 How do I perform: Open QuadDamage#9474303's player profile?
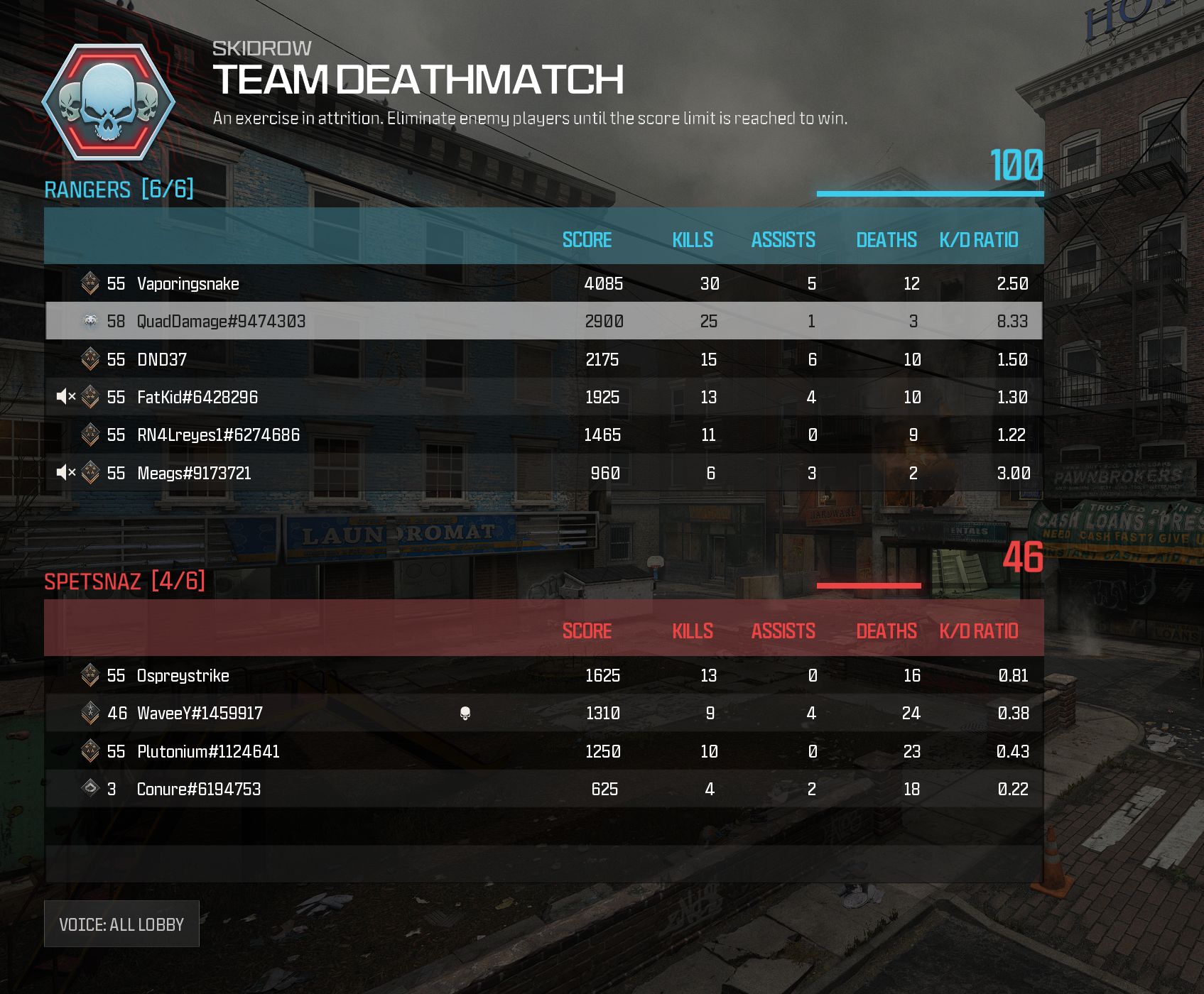221,321
